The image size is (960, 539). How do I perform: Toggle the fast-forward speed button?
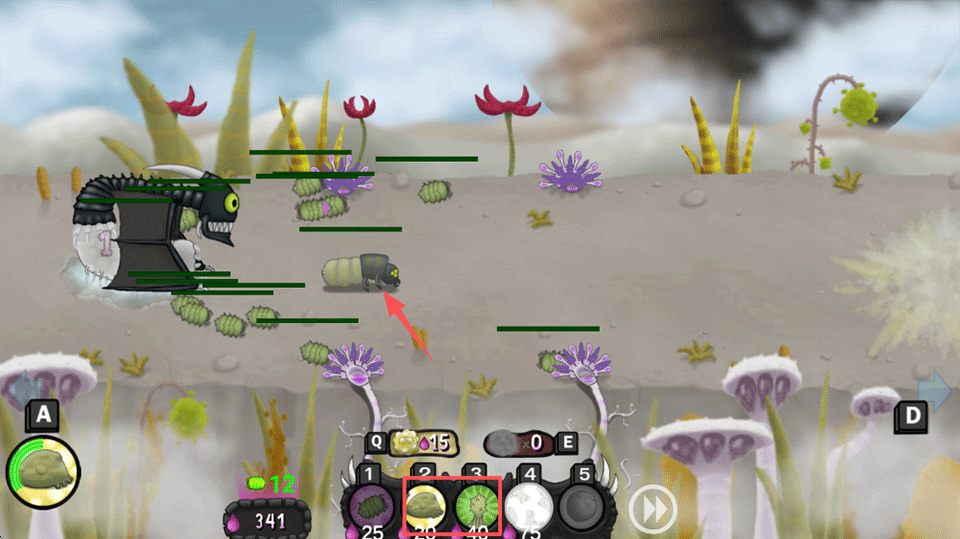tap(653, 510)
